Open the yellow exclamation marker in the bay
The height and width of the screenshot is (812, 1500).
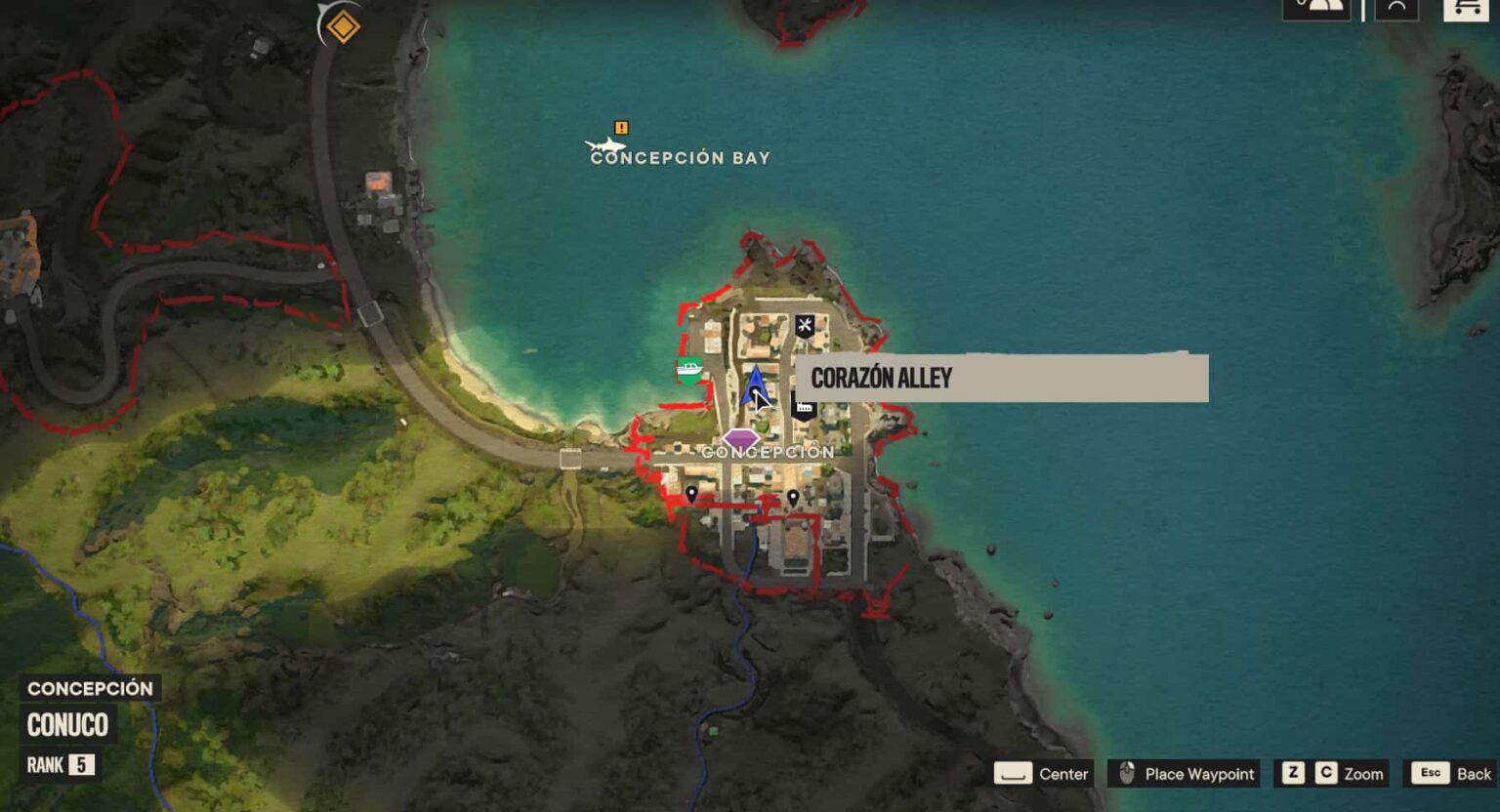620,127
